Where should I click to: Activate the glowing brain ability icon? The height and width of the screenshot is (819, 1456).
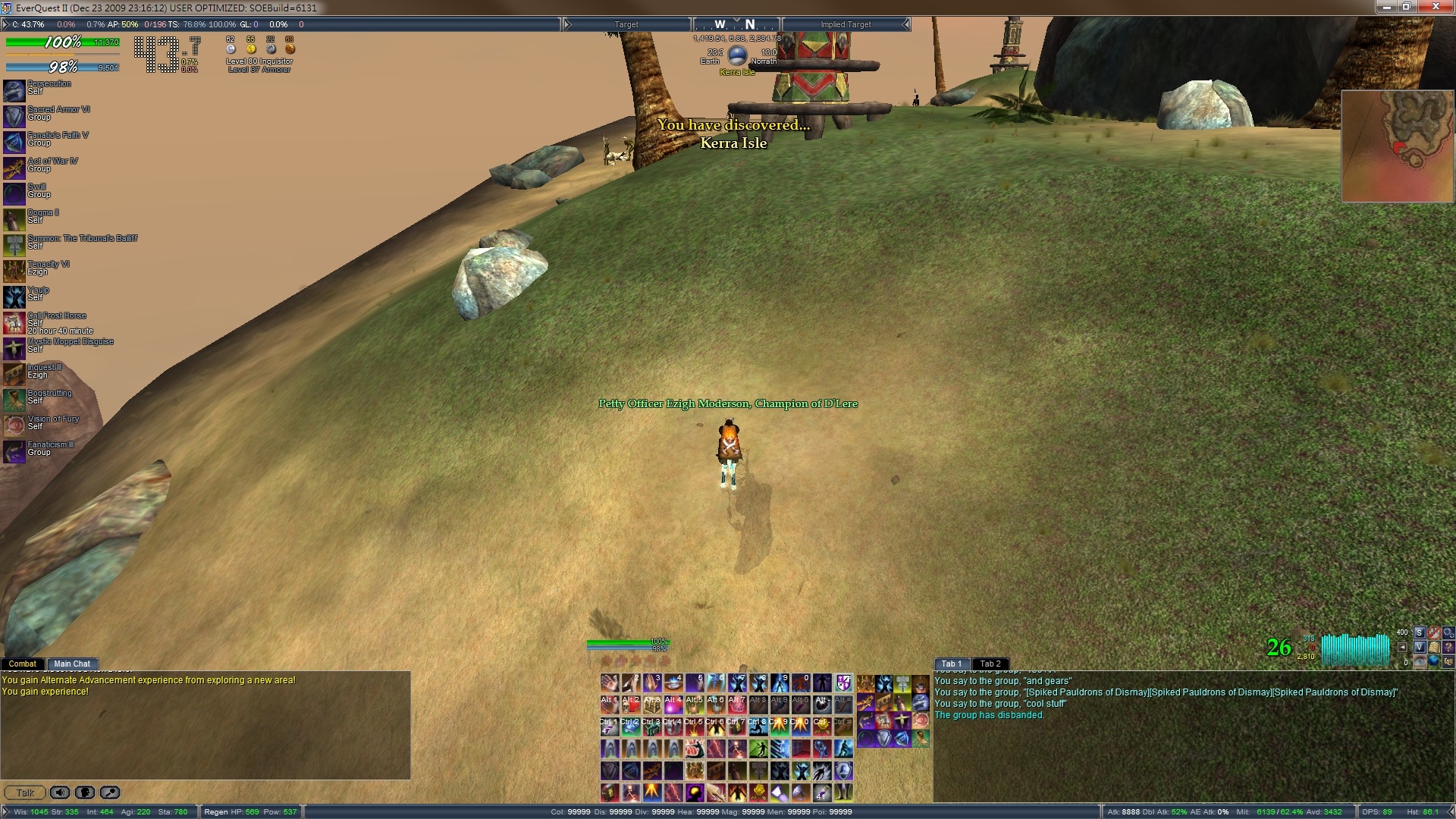point(695,793)
